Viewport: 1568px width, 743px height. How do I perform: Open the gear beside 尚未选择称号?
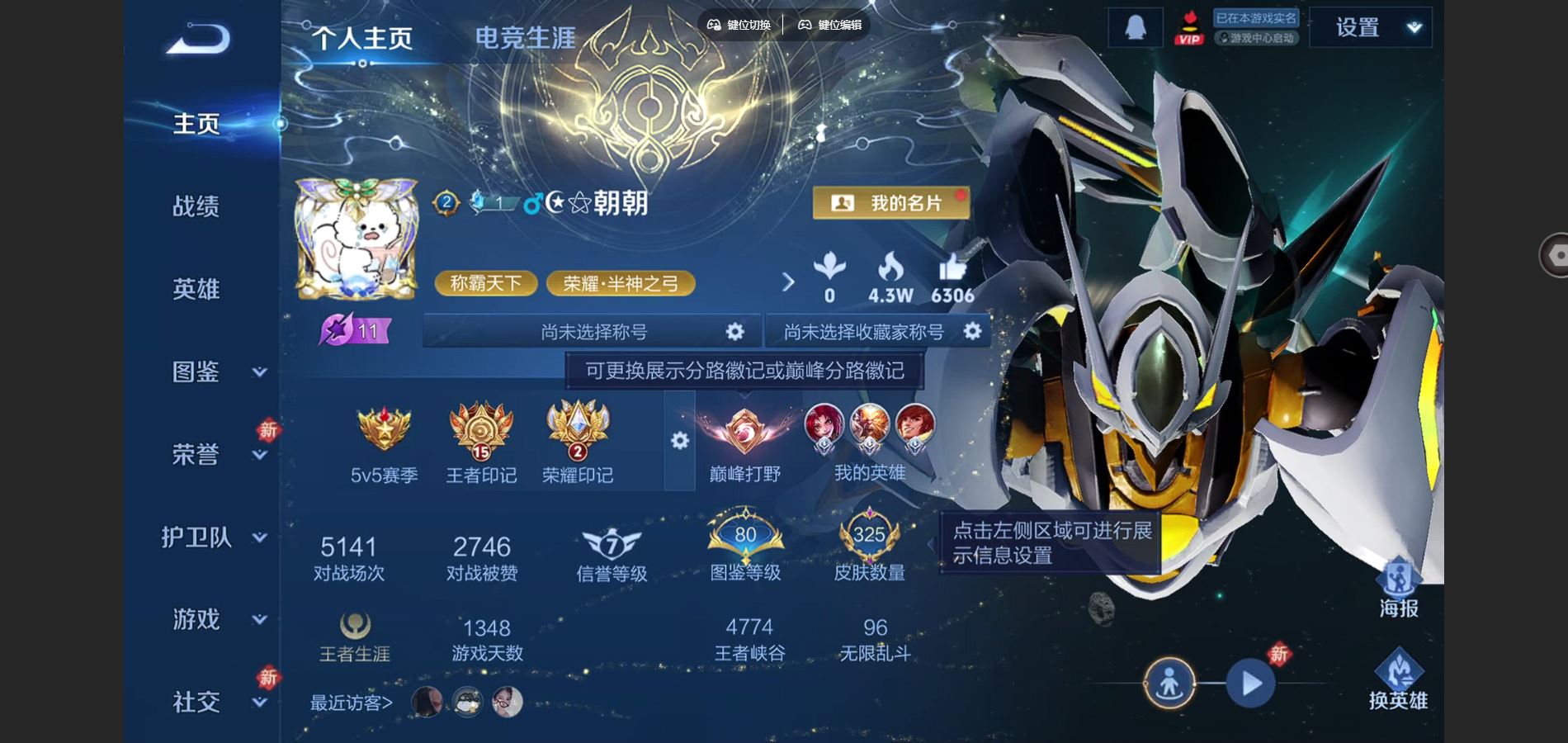734,329
